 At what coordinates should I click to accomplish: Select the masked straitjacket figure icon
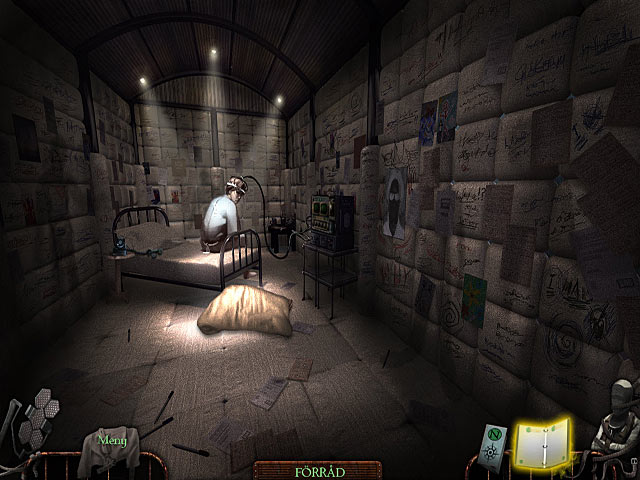[614, 420]
